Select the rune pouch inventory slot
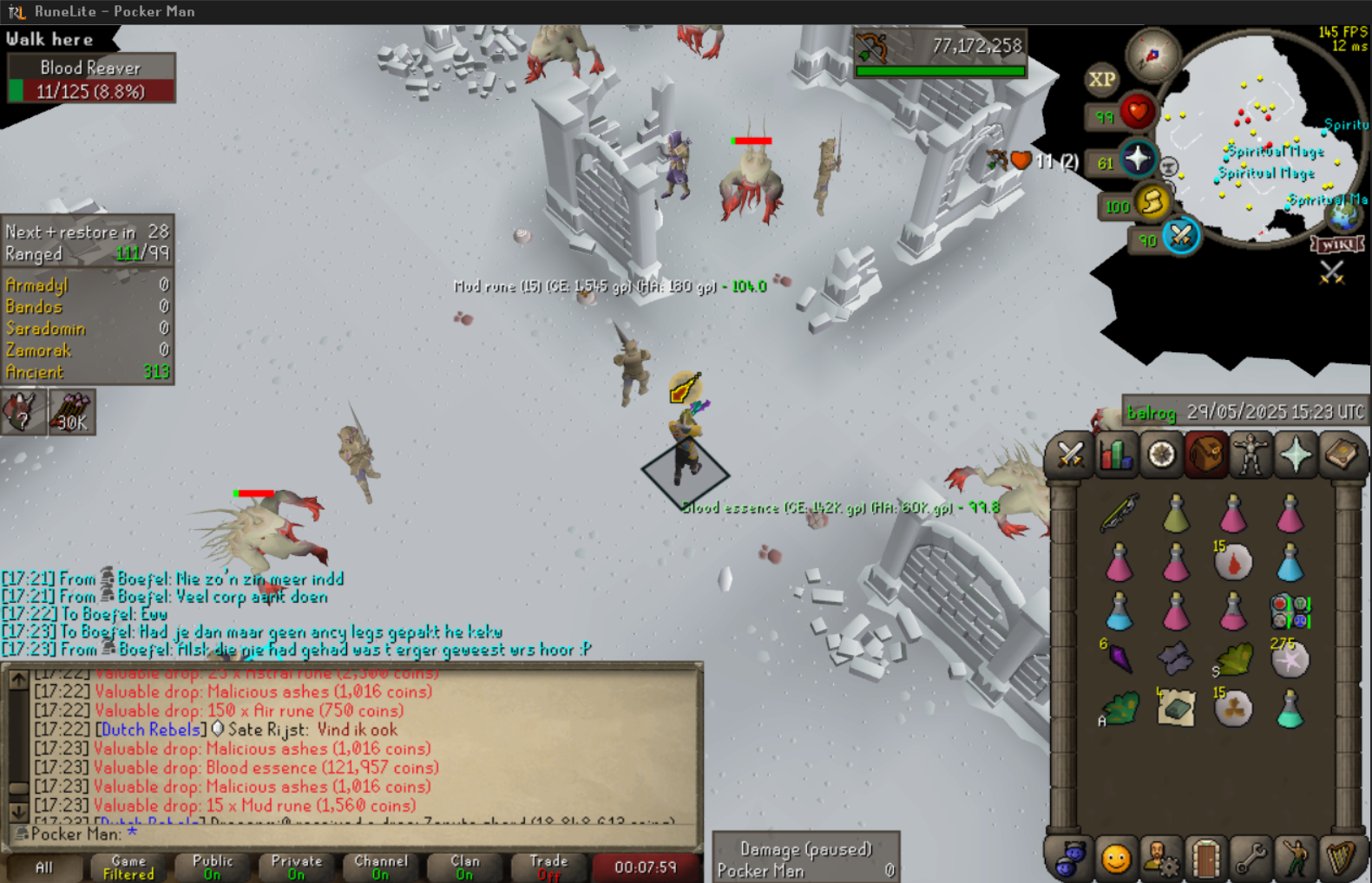 click(1290, 611)
